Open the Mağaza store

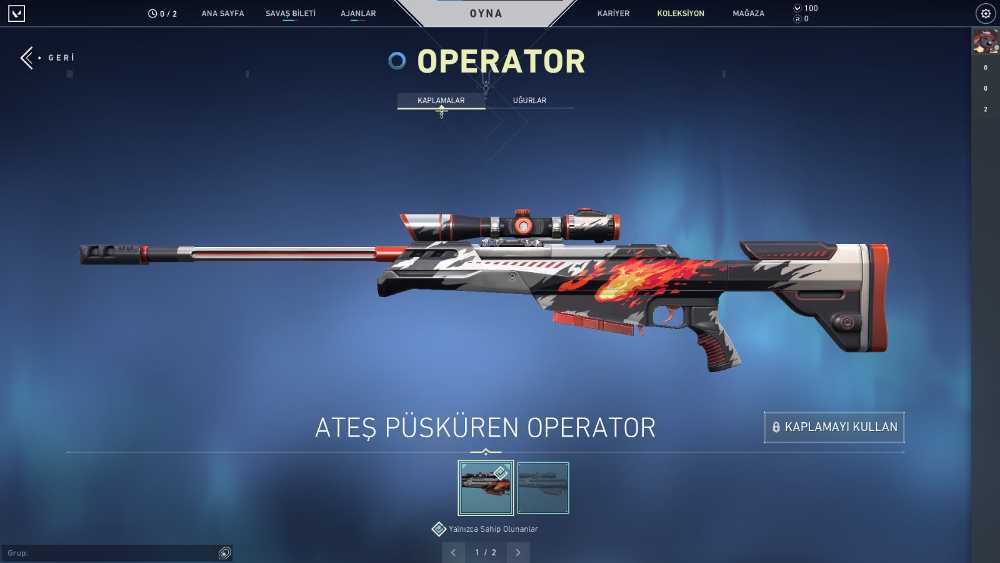[x=748, y=14]
